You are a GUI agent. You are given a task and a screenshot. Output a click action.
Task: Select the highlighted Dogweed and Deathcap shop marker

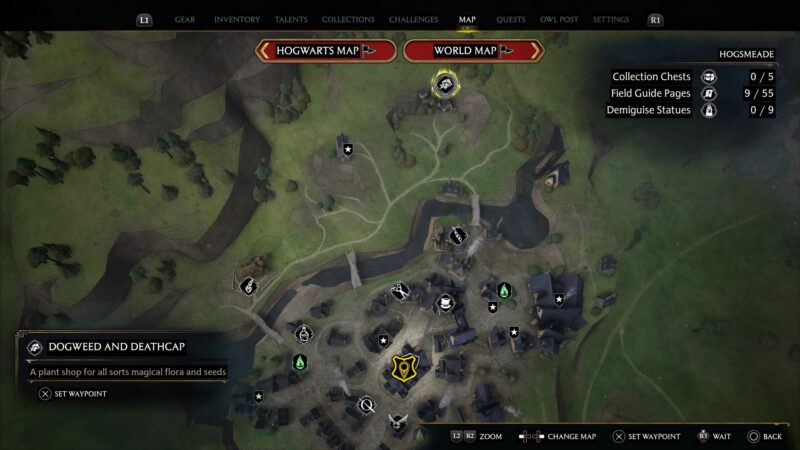coord(444,85)
